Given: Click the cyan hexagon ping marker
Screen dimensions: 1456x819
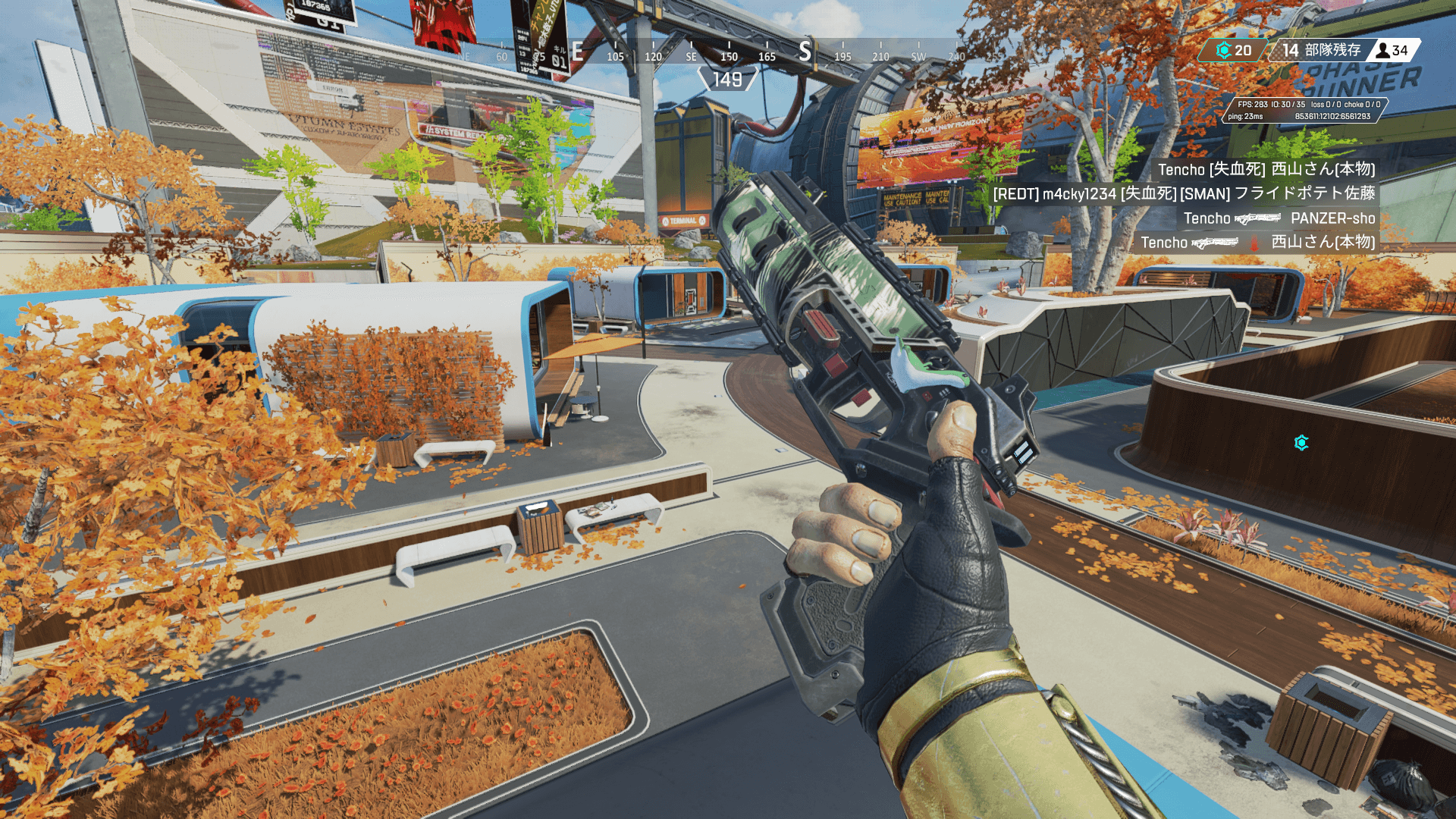Looking at the screenshot, I should 1301,443.
